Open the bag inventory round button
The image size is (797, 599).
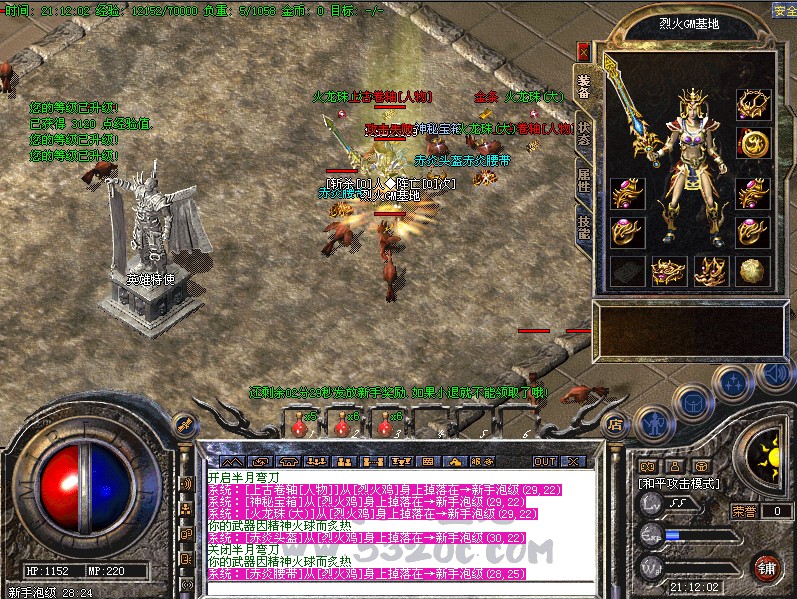click(x=694, y=400)
